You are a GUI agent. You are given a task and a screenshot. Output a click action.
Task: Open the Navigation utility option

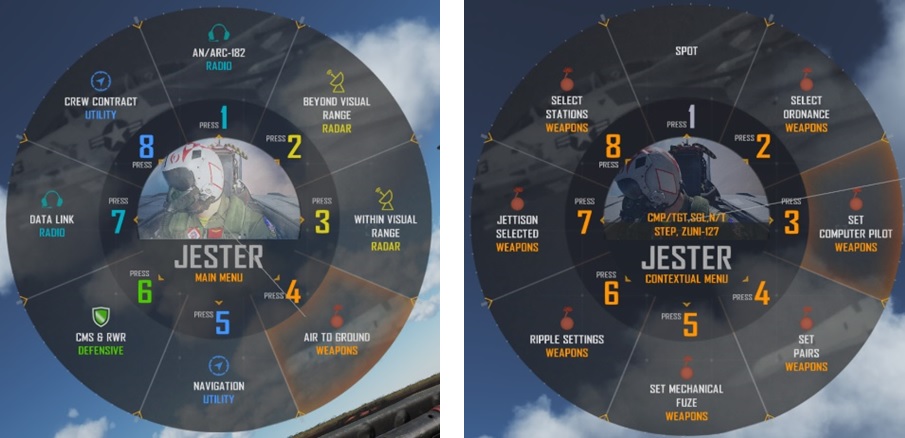tap(219, 386)
